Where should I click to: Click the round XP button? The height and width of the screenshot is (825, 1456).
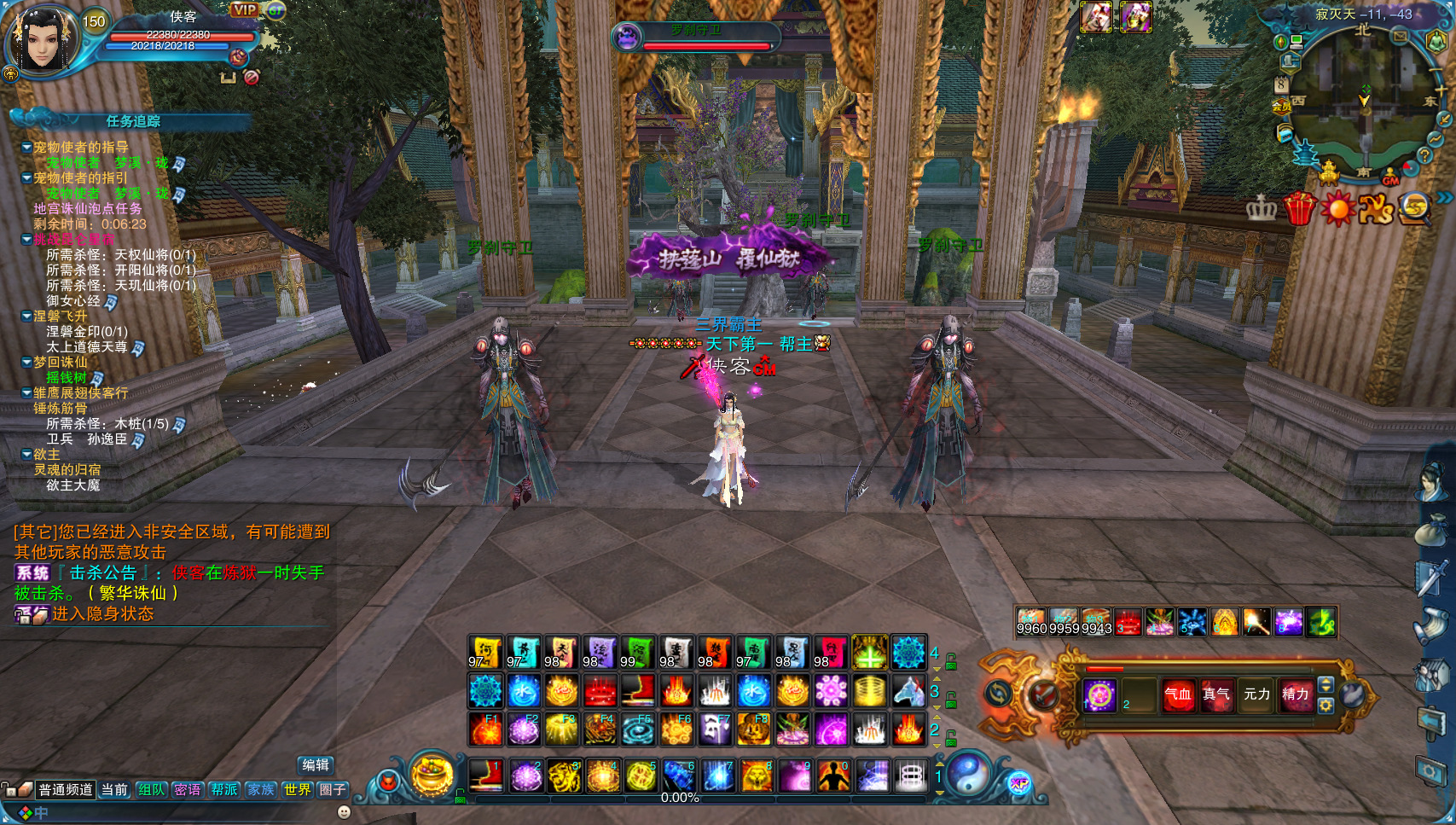pos(1019,784)
